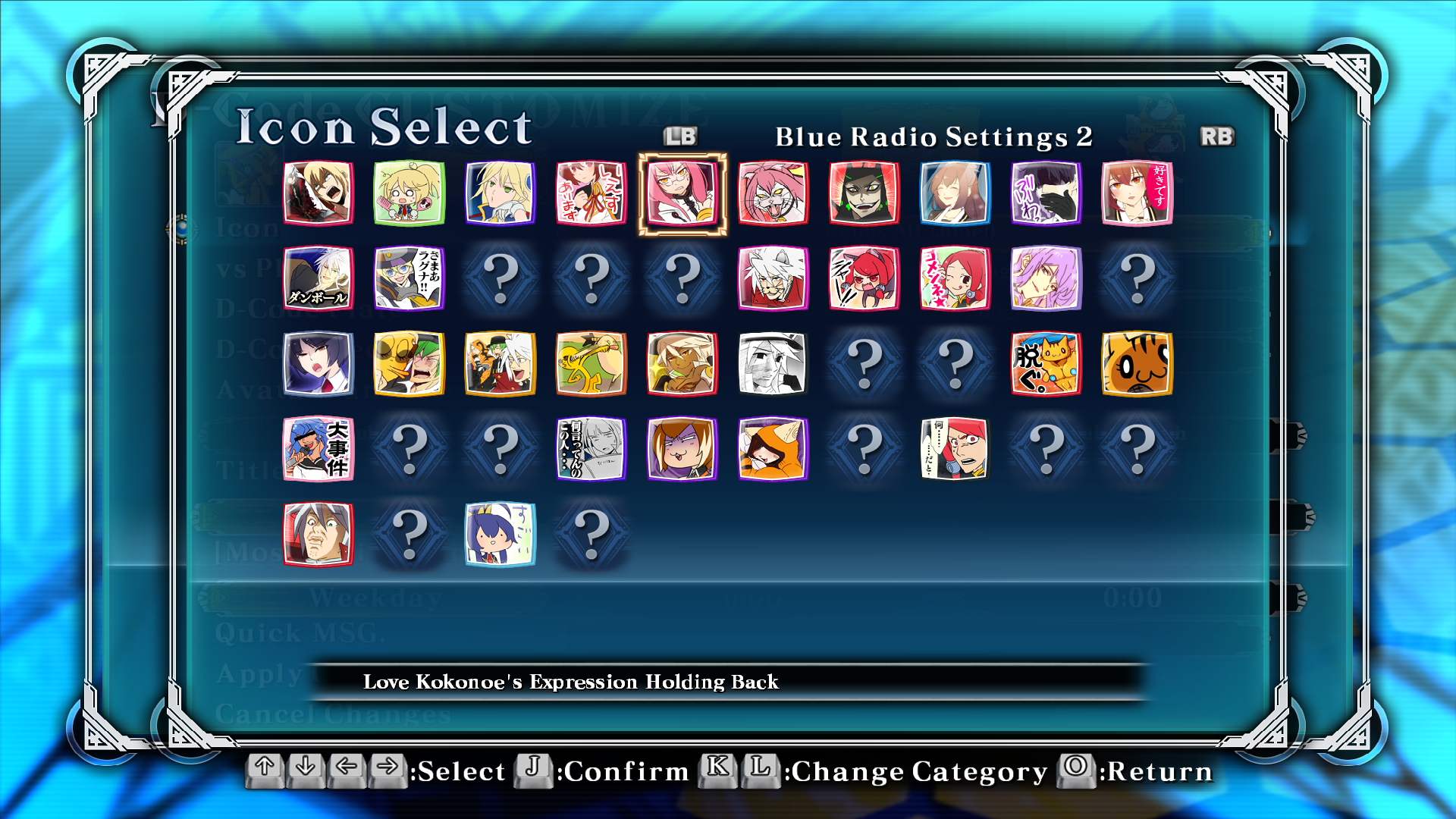The width and height of the screenshot is (1456, 819).
Task: Choose the black-and-white manga sketch icon
Action: pos(773,363)
